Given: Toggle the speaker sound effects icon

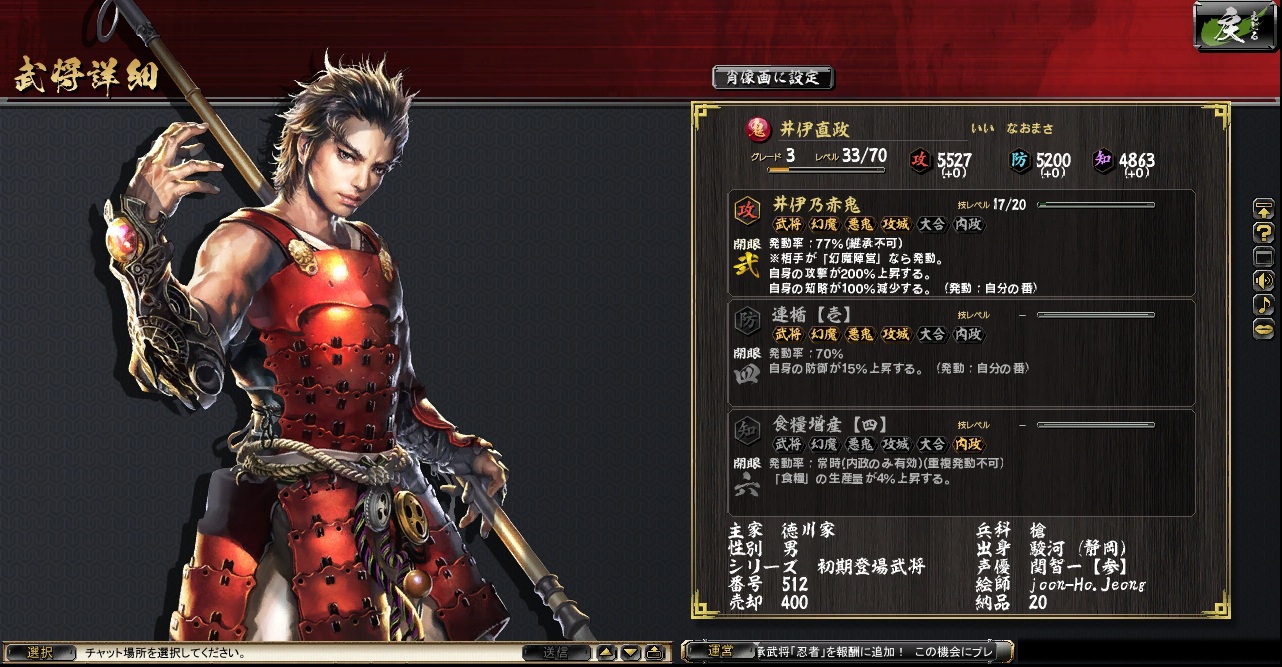Looking at the screenshot, I should click(x=1263, y=280).
